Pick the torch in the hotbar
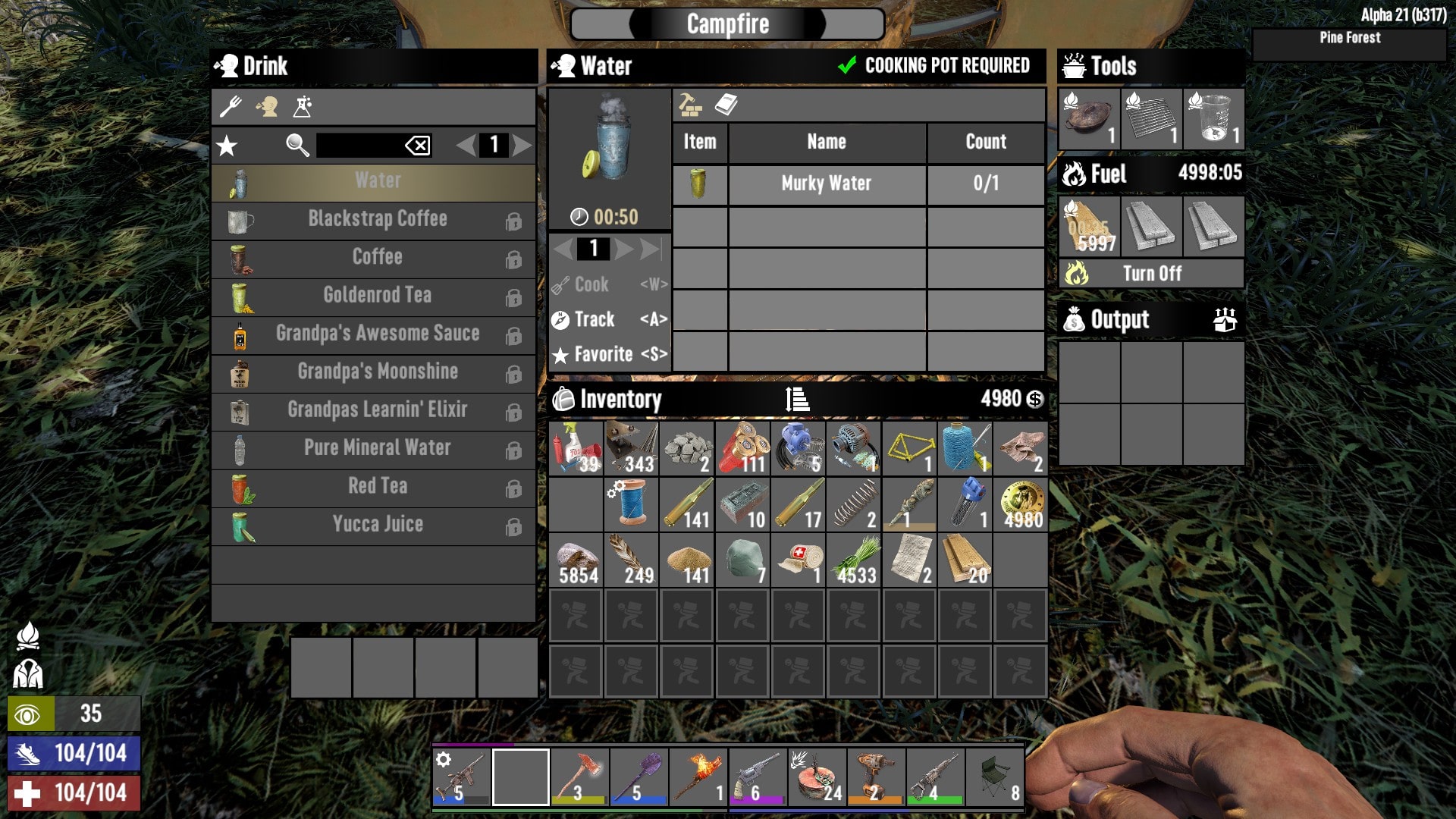1456x819 pixels. [698, 777]
